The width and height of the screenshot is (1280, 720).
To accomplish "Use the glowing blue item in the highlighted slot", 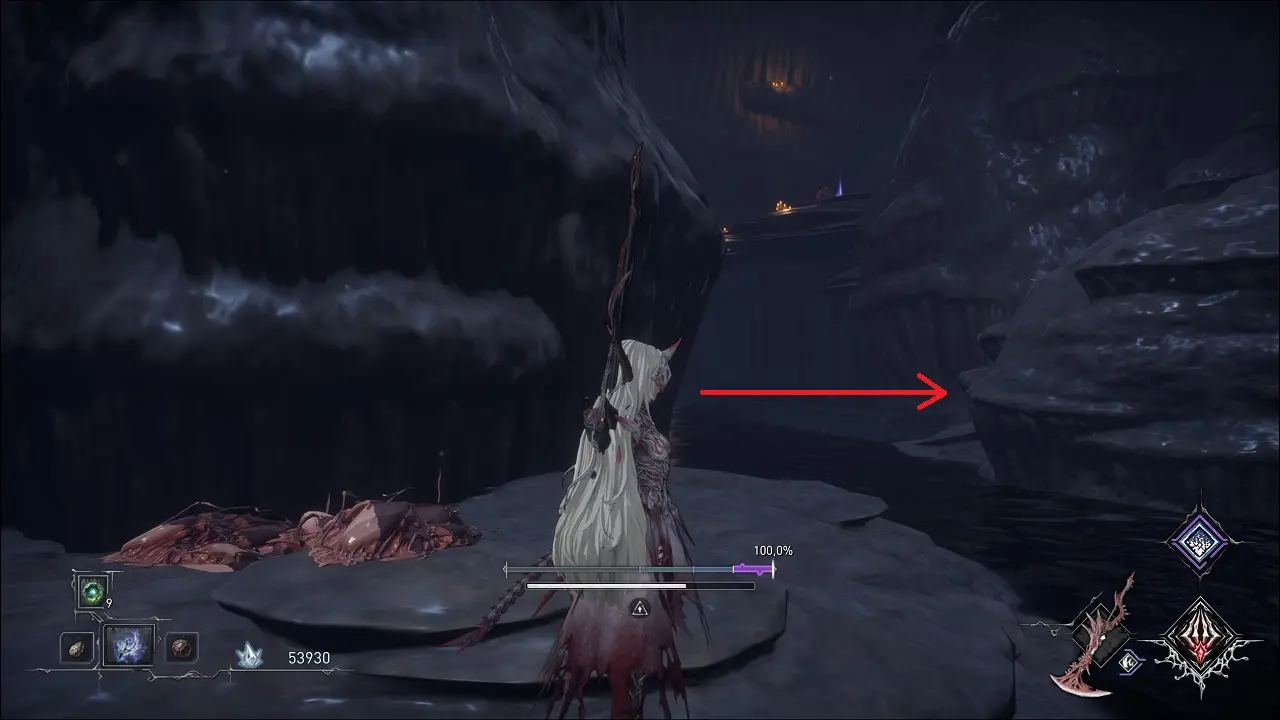I will [129, 646].
